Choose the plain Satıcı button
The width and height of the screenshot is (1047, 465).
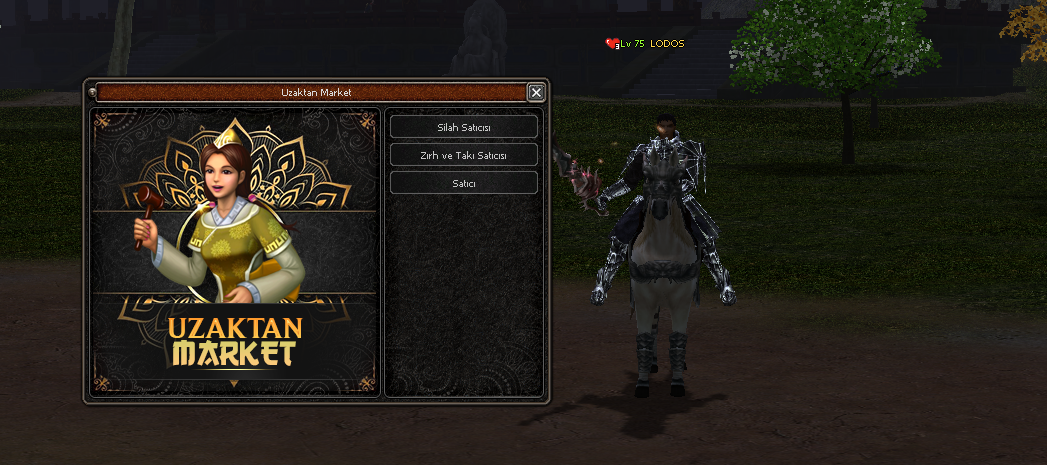point(463,183)
